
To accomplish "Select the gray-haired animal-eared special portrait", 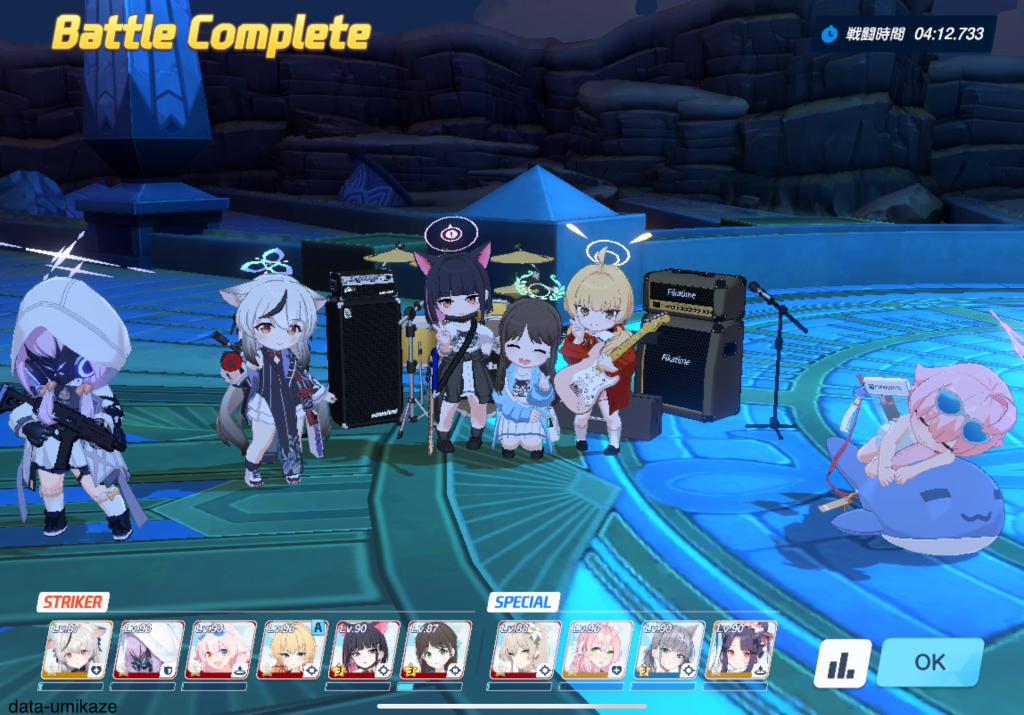I will tap(670, 650).
